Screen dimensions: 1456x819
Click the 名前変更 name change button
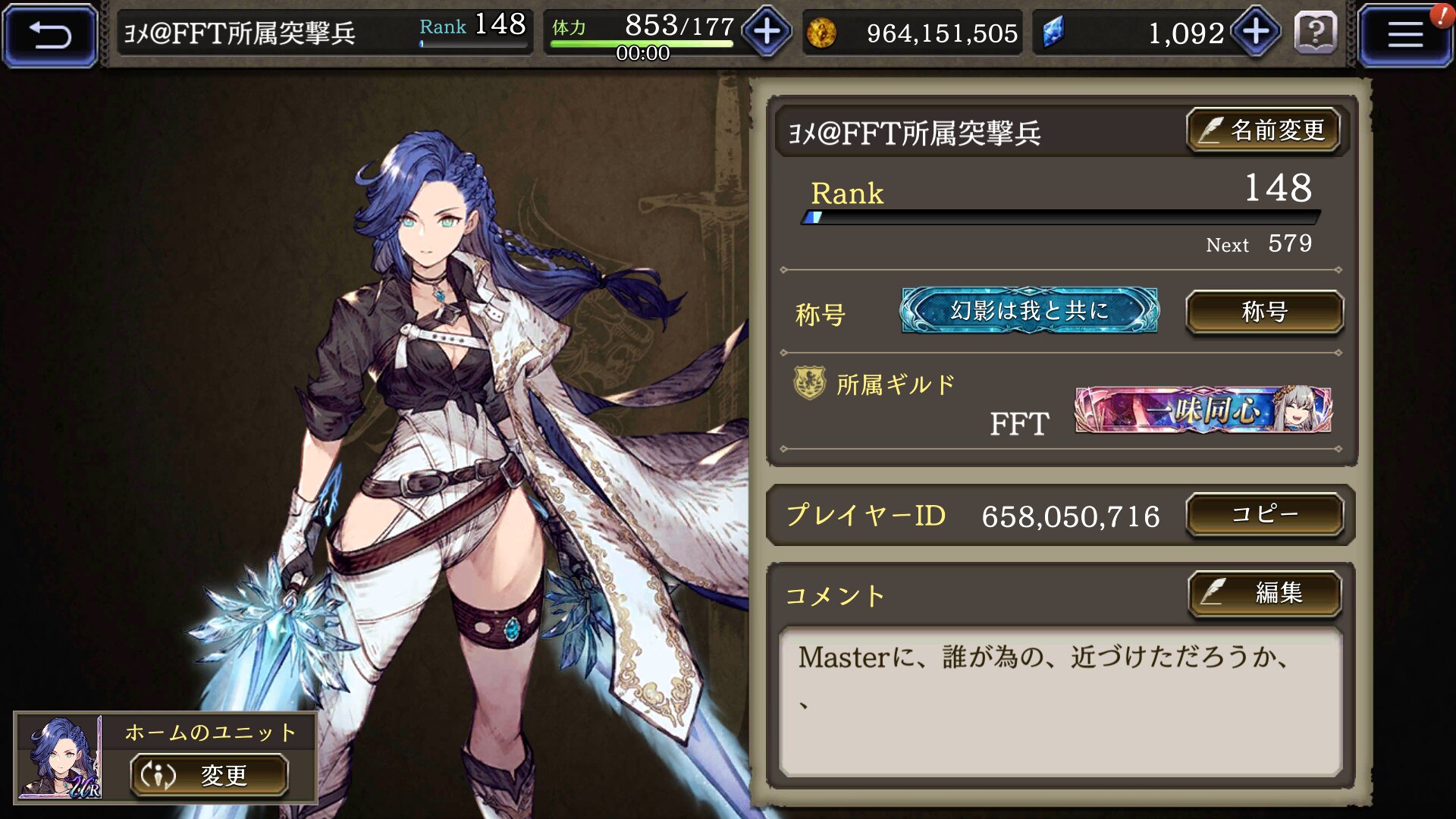click(1263, 130)
